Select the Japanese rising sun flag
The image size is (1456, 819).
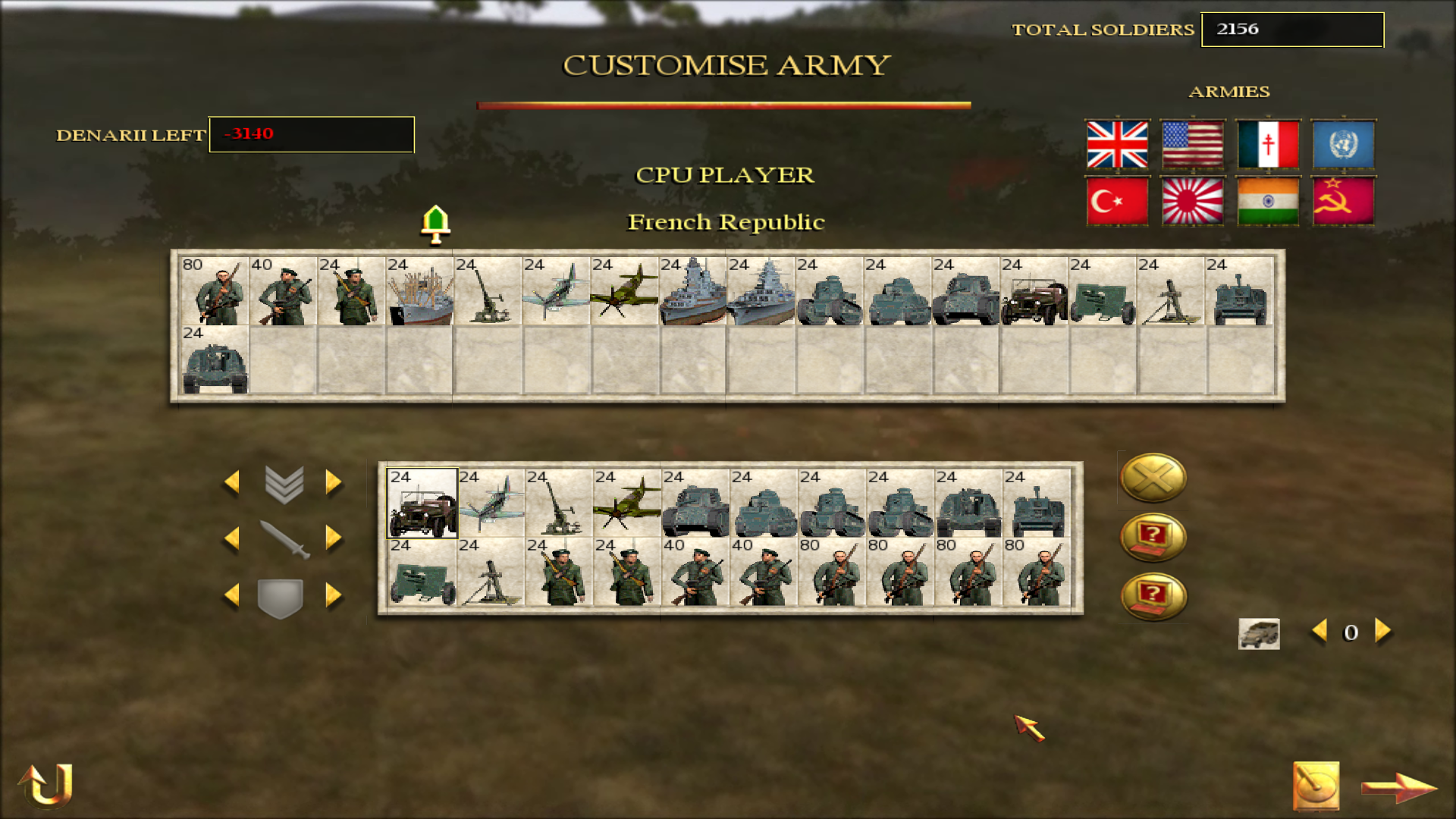(x=1192, y=202)
